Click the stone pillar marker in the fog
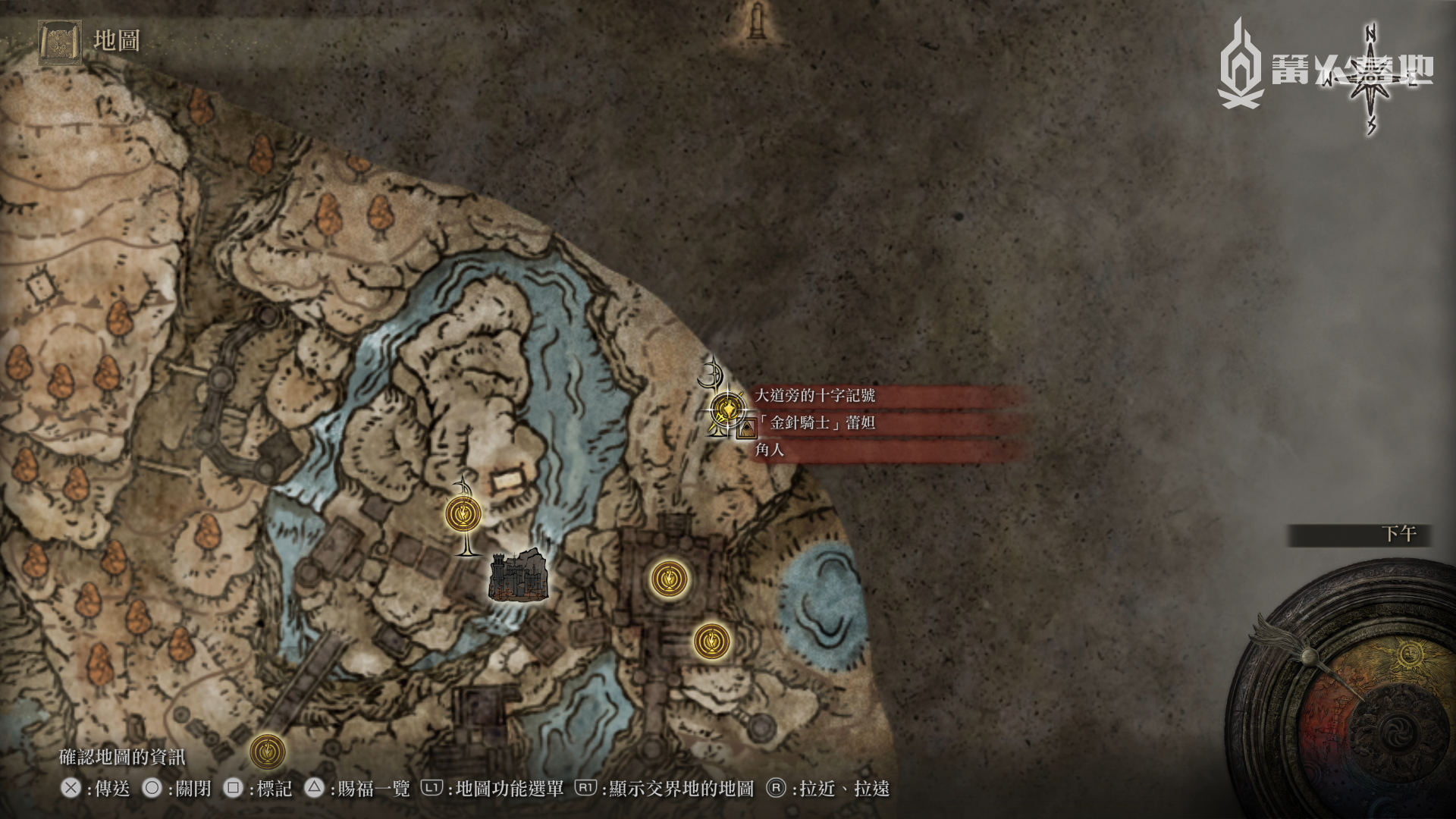The width and height of the screenshot is (1456, 819). (756, 20)
